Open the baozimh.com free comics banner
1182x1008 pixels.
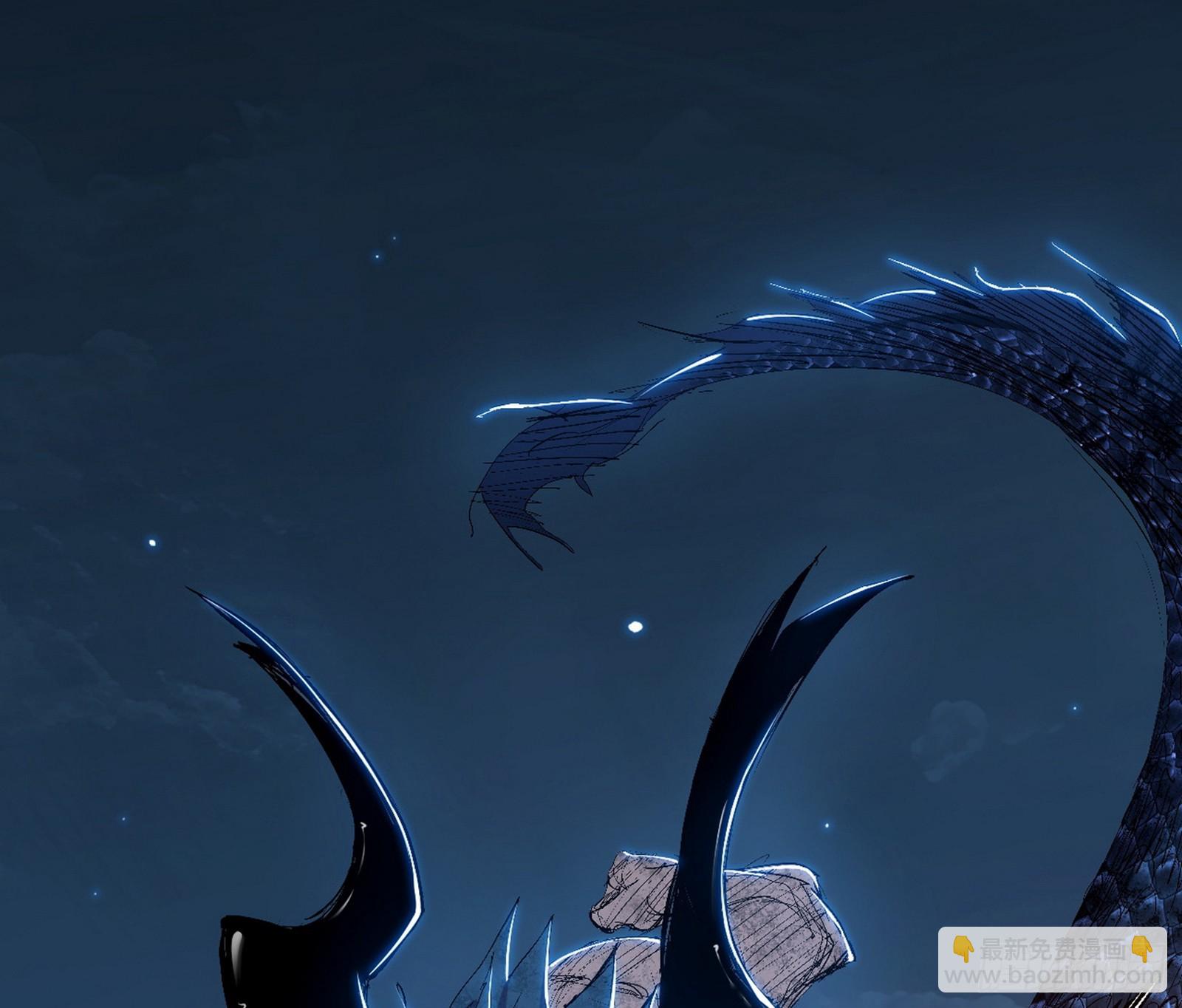(1052, 959)
